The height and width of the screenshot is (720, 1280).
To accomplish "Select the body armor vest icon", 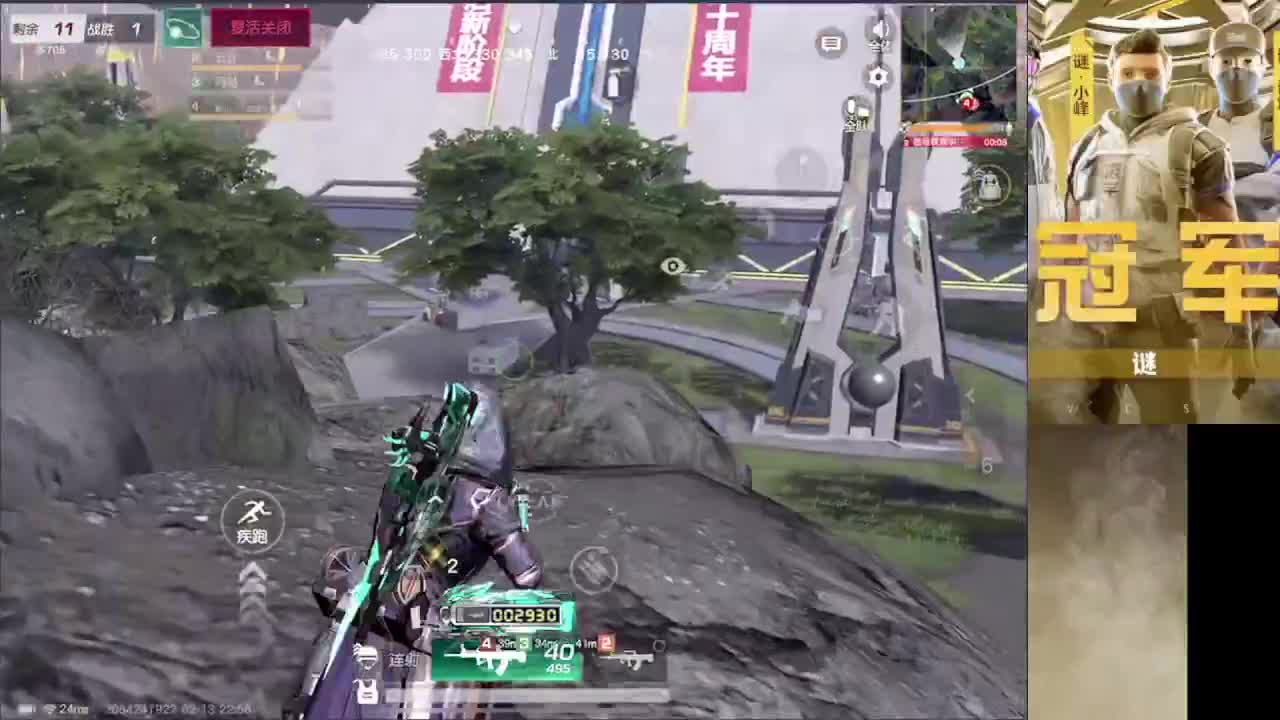I will [x=366, y=692].
